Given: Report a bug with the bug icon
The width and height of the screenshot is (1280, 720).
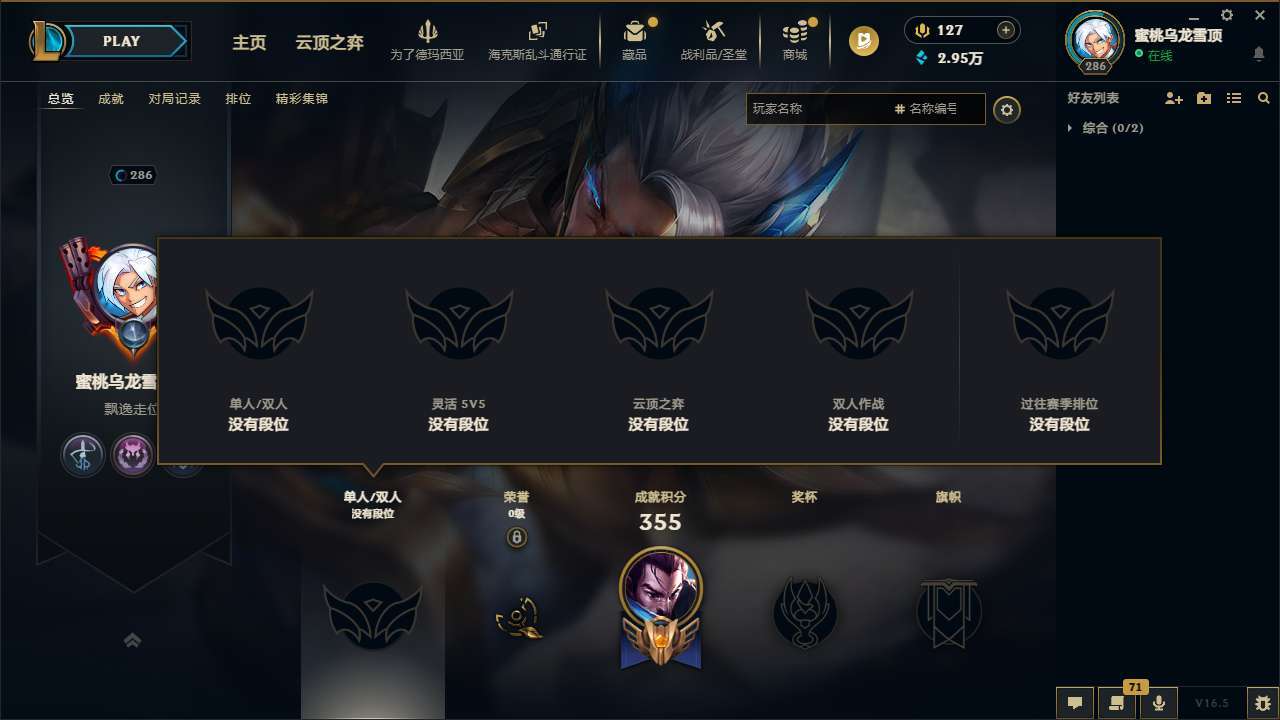Looking at the screenshot, I should click(x=1261, y=703).
